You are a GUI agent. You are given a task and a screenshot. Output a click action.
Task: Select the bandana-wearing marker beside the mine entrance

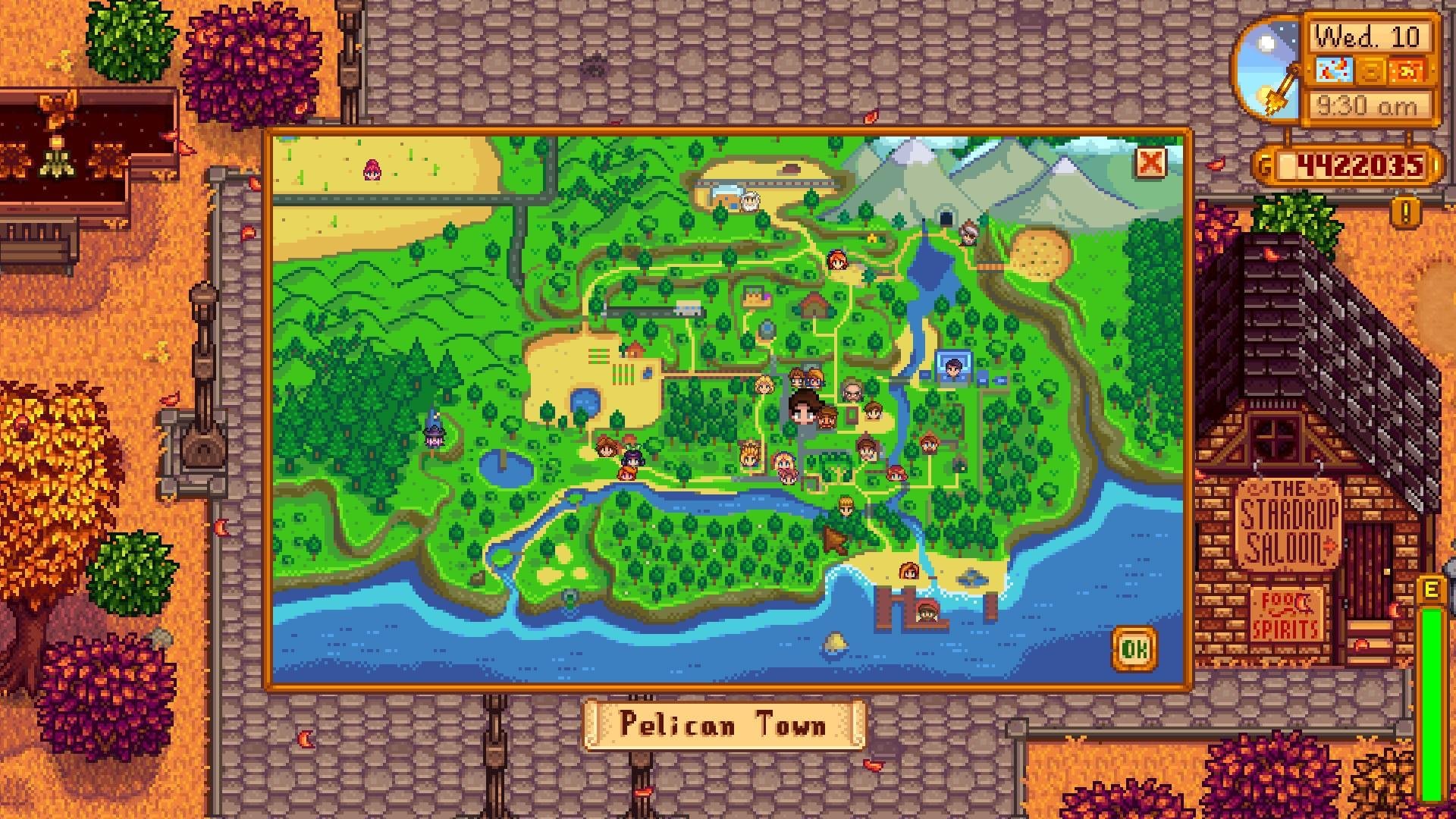[968, 232]
